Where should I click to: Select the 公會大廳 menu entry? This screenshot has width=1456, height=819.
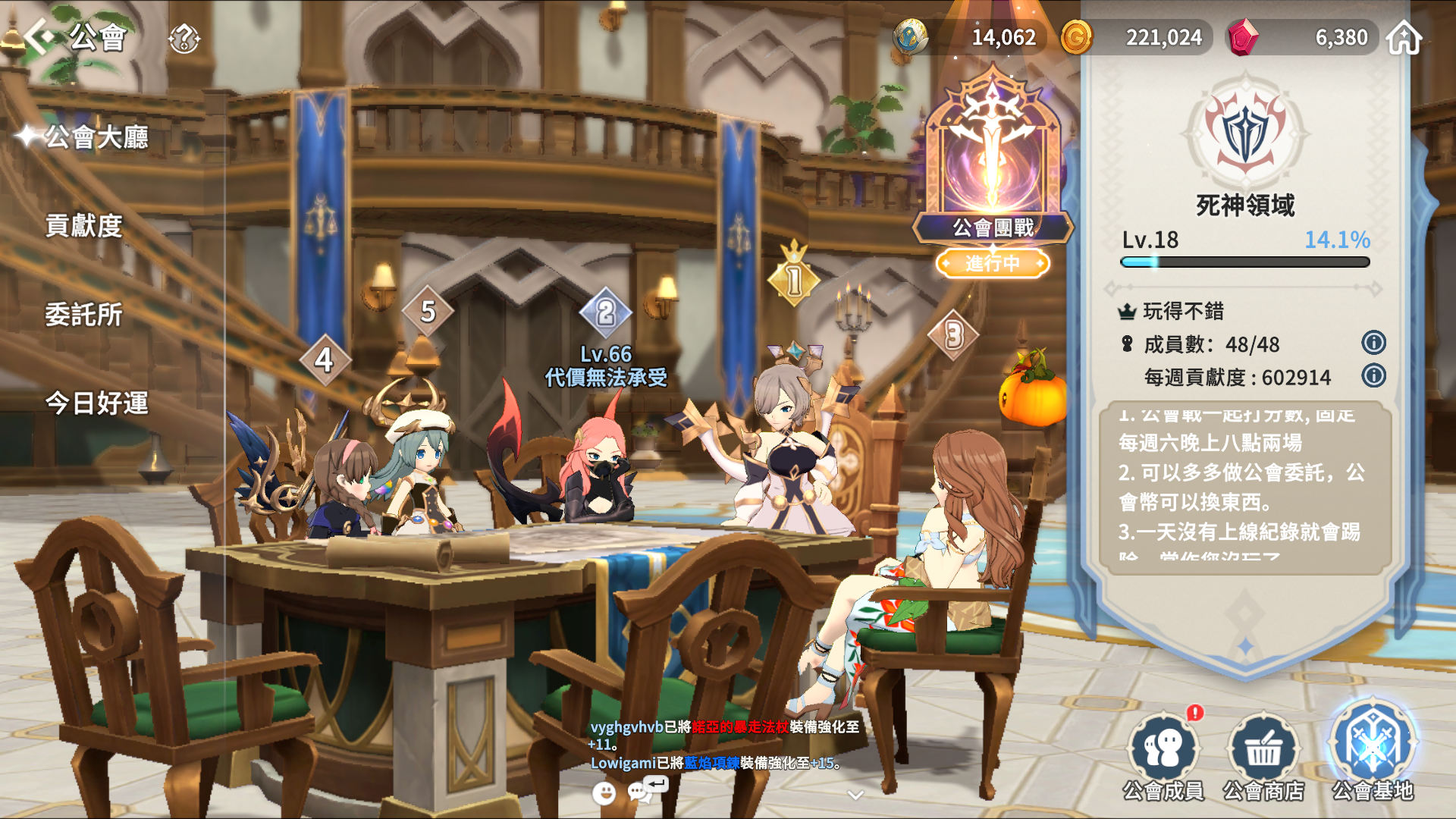(96, 137)
